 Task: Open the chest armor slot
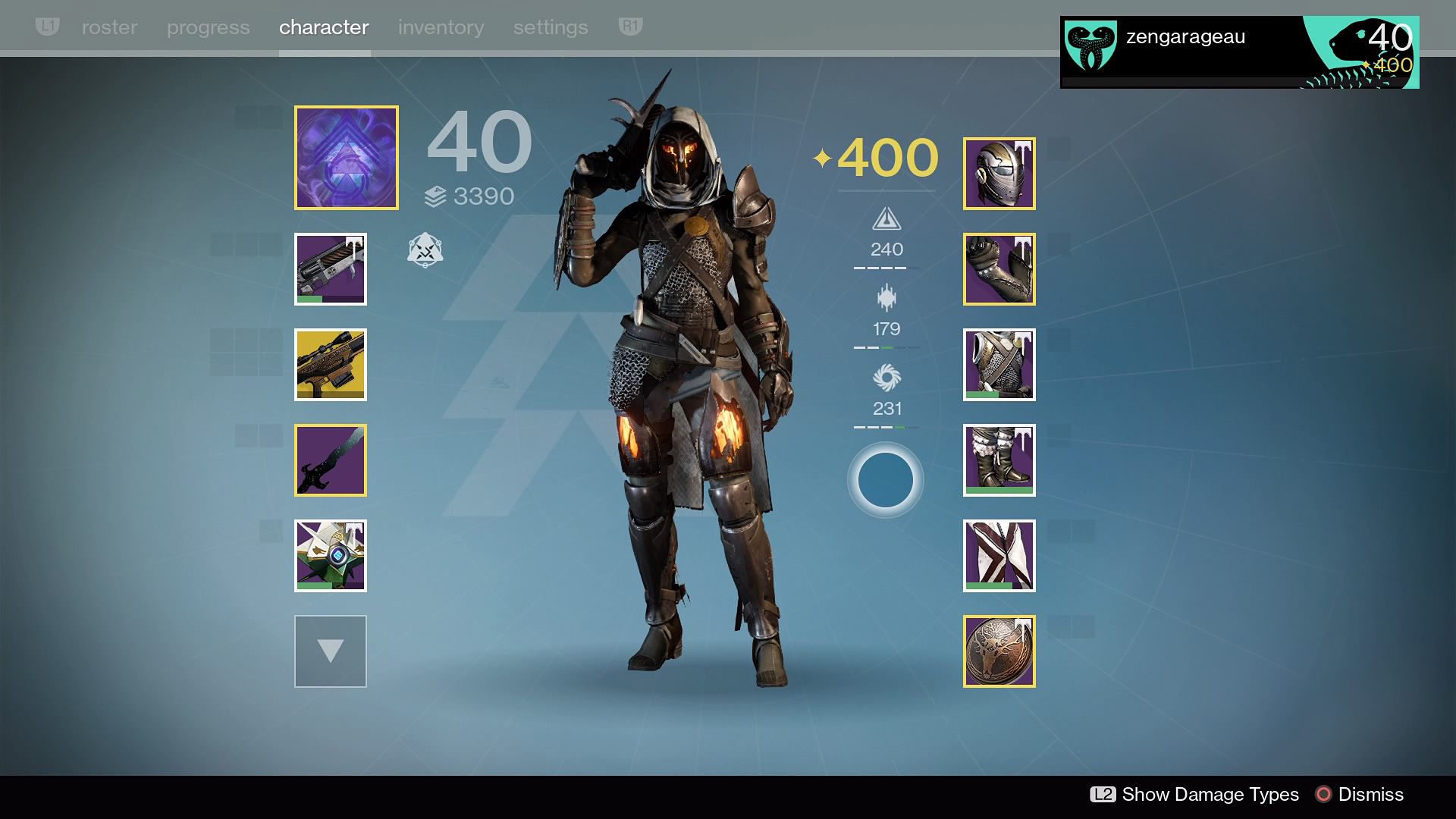pos(999,365)
